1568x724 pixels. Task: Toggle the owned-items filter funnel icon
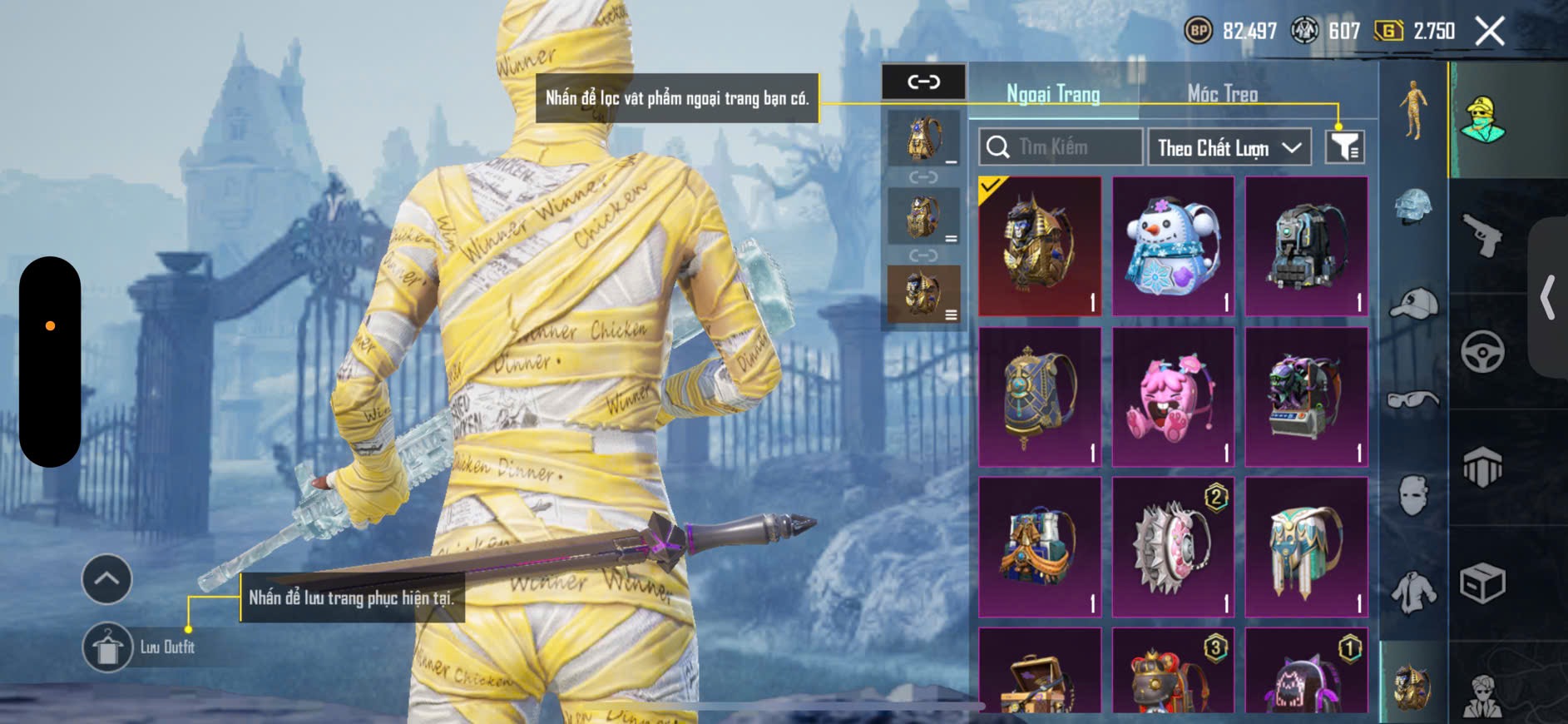click(1343, 147)
